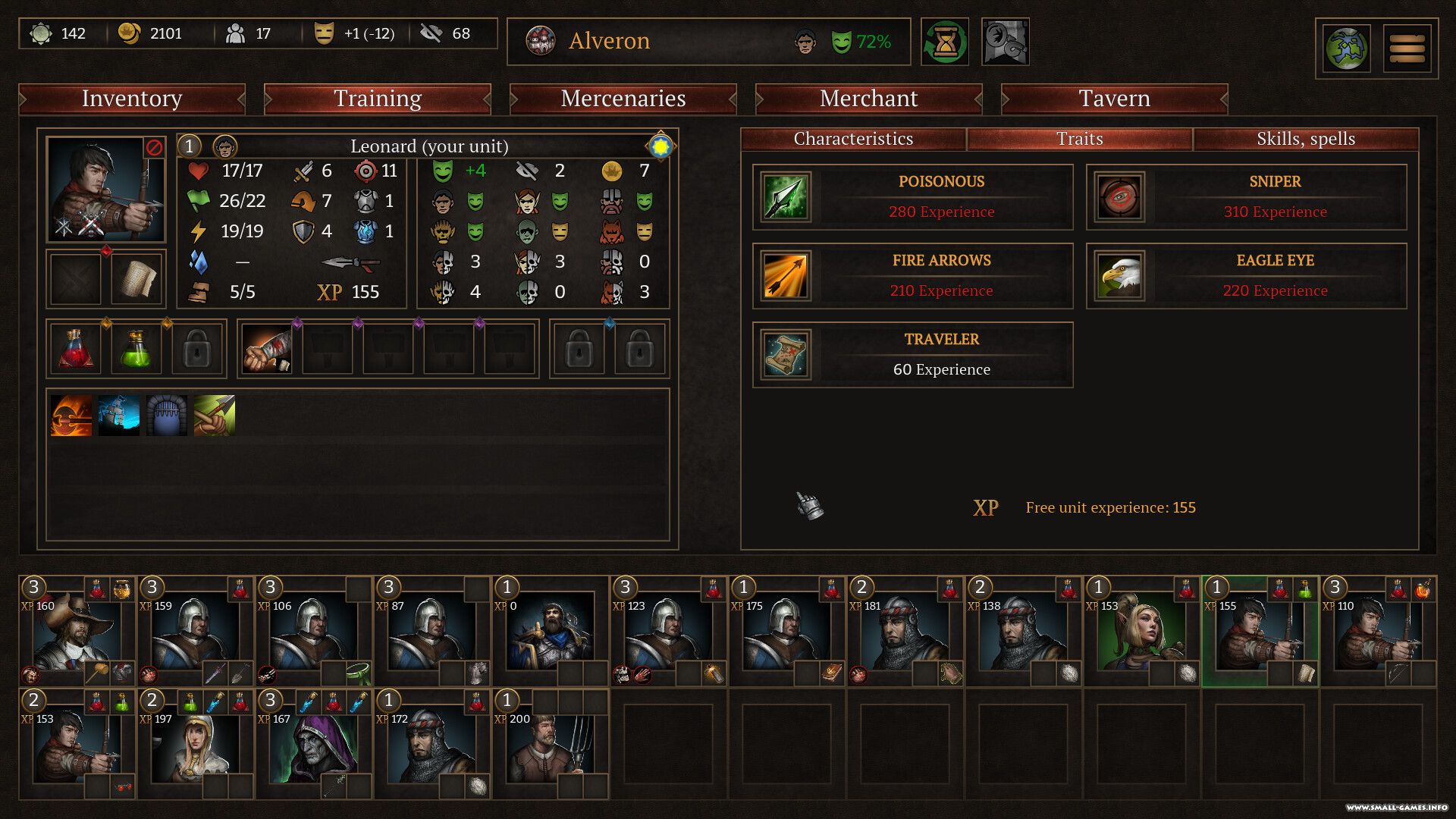Click the hourglass end turn button
Screen dimensions: 1456x819
(x=944, y=42)
